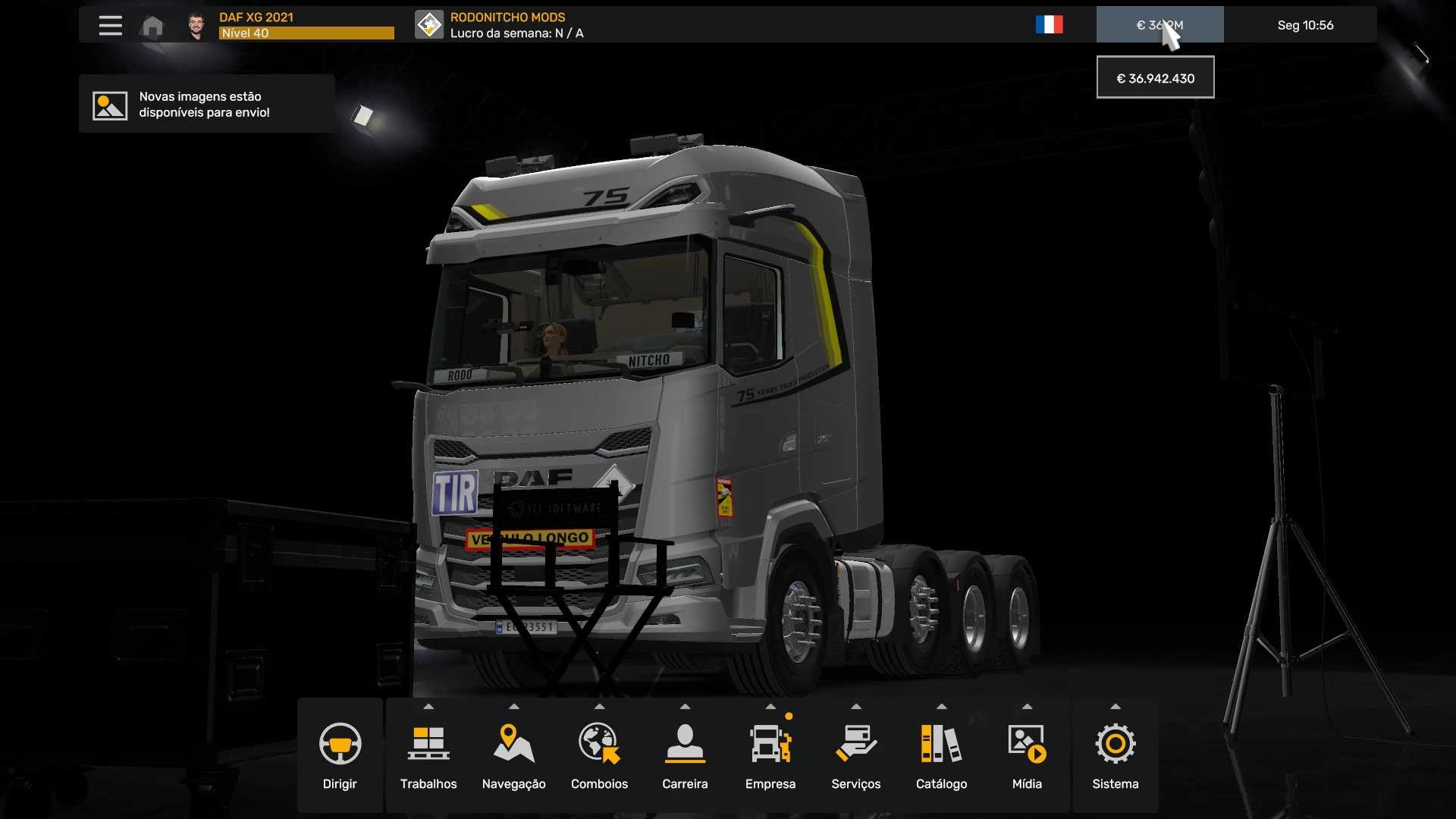The width and height of the screenshot is (1456, 819).
Task: Open the RODONITCHO MODS company panel
Action: [x=500, y=25]
